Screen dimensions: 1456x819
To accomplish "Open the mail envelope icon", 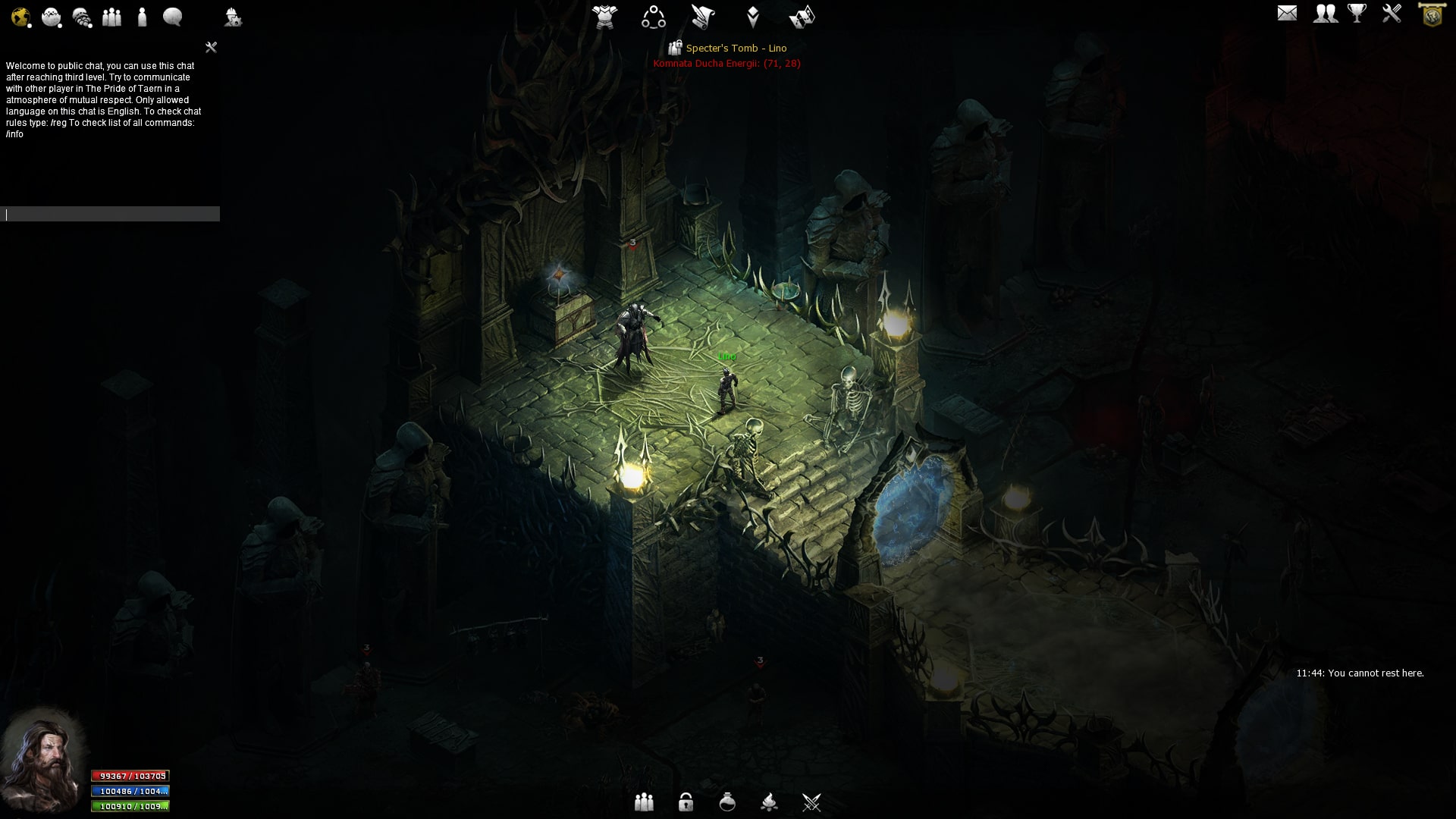I will (1288, 13).
